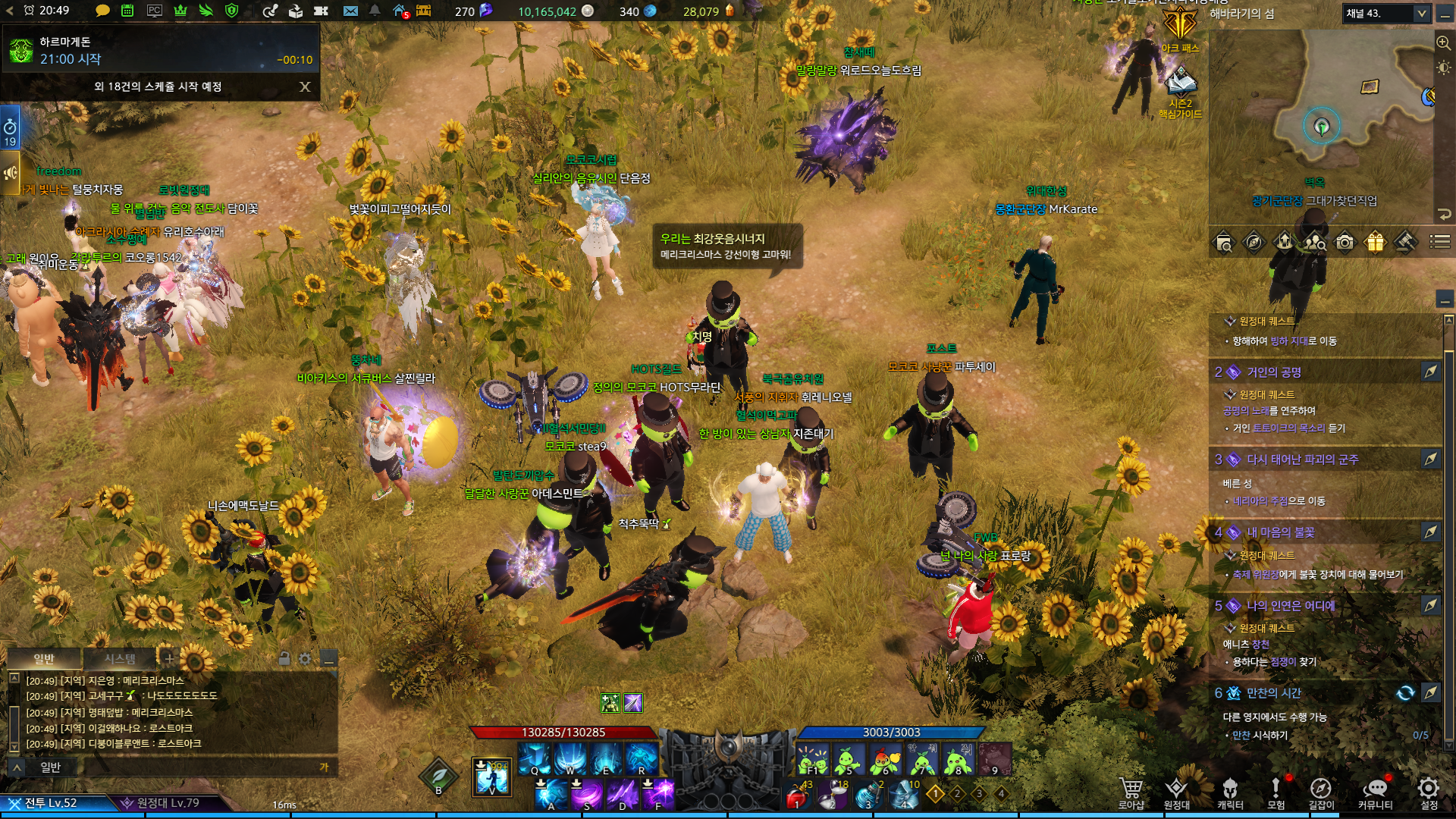Open the 설정 settings gear
Screen dimensions: 1456x819
click(1429, 792)
